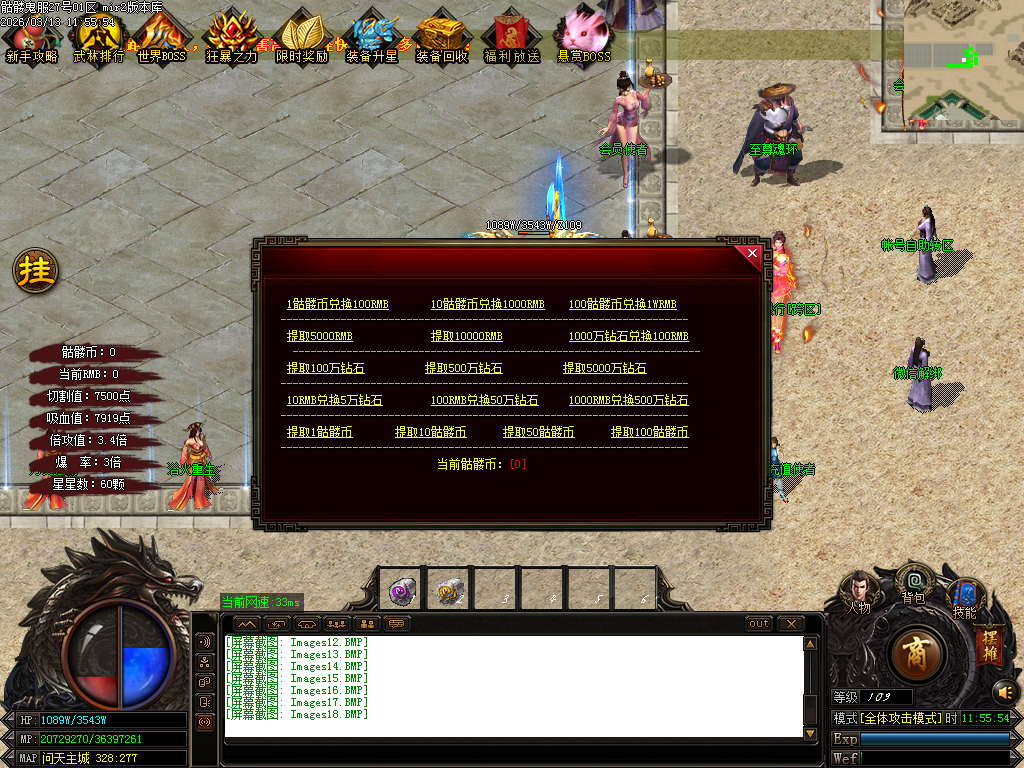Click 100骷髅币兑换1WRMB option

coord(622,304)
